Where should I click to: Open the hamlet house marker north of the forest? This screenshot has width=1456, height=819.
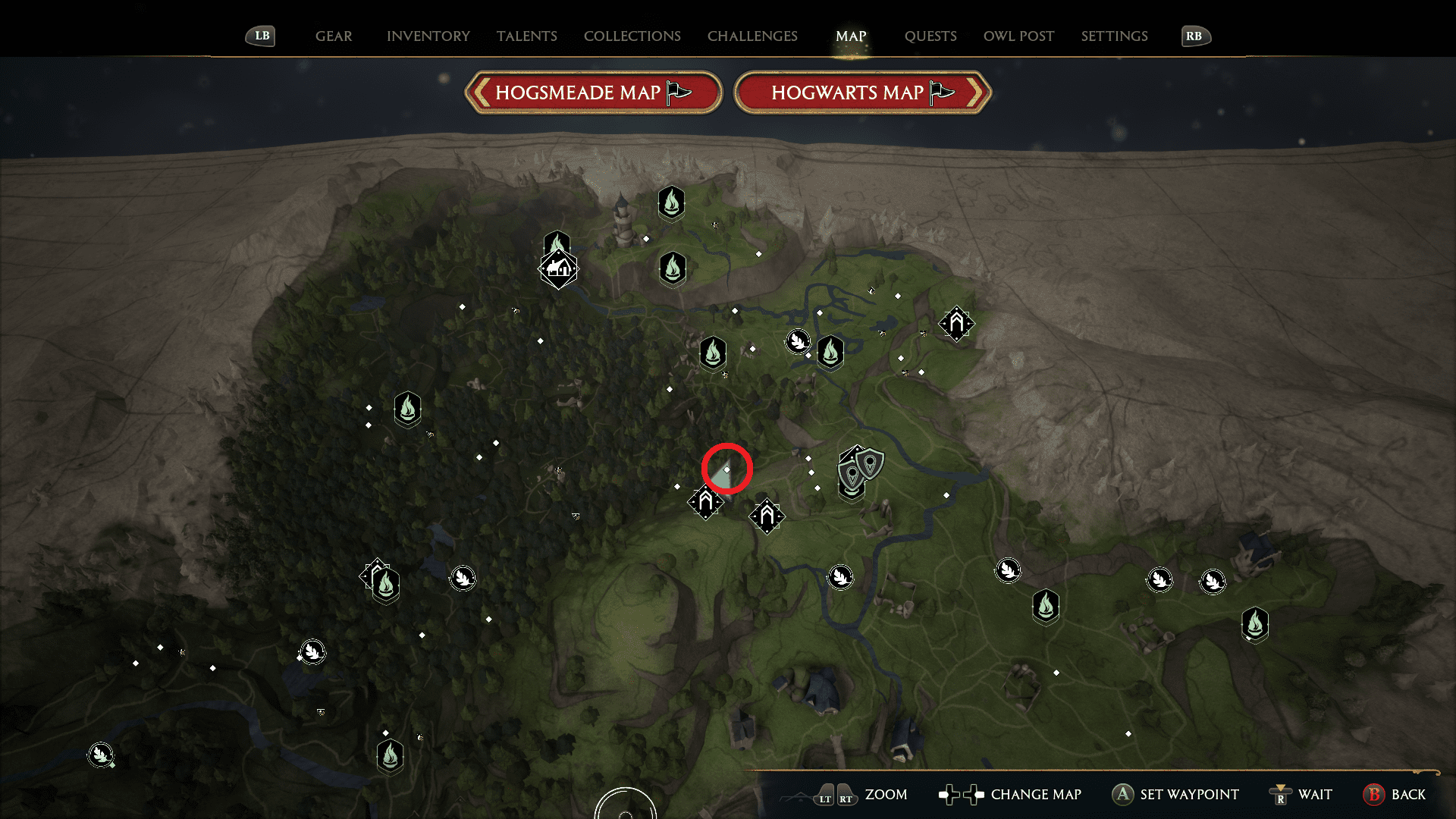point(559,268)
